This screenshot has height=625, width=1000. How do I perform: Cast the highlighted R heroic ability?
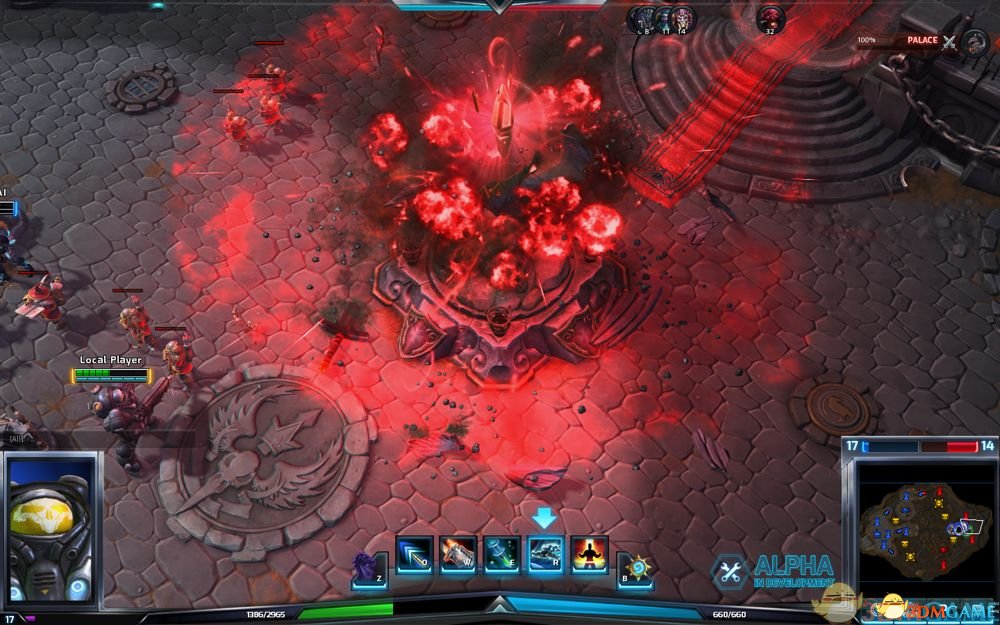[545, 554]
